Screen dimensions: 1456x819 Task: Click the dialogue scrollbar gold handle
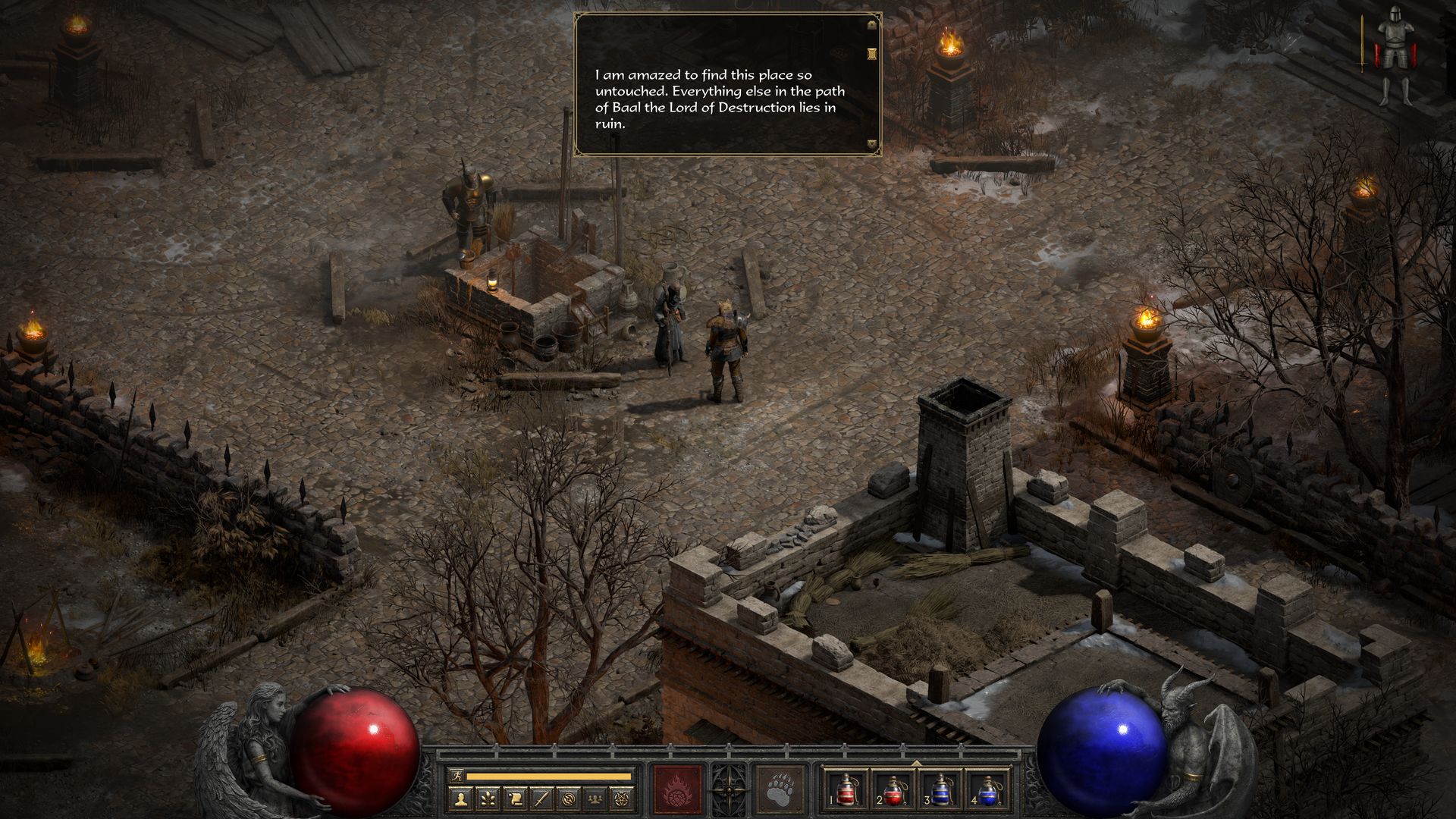coord(872,52)
